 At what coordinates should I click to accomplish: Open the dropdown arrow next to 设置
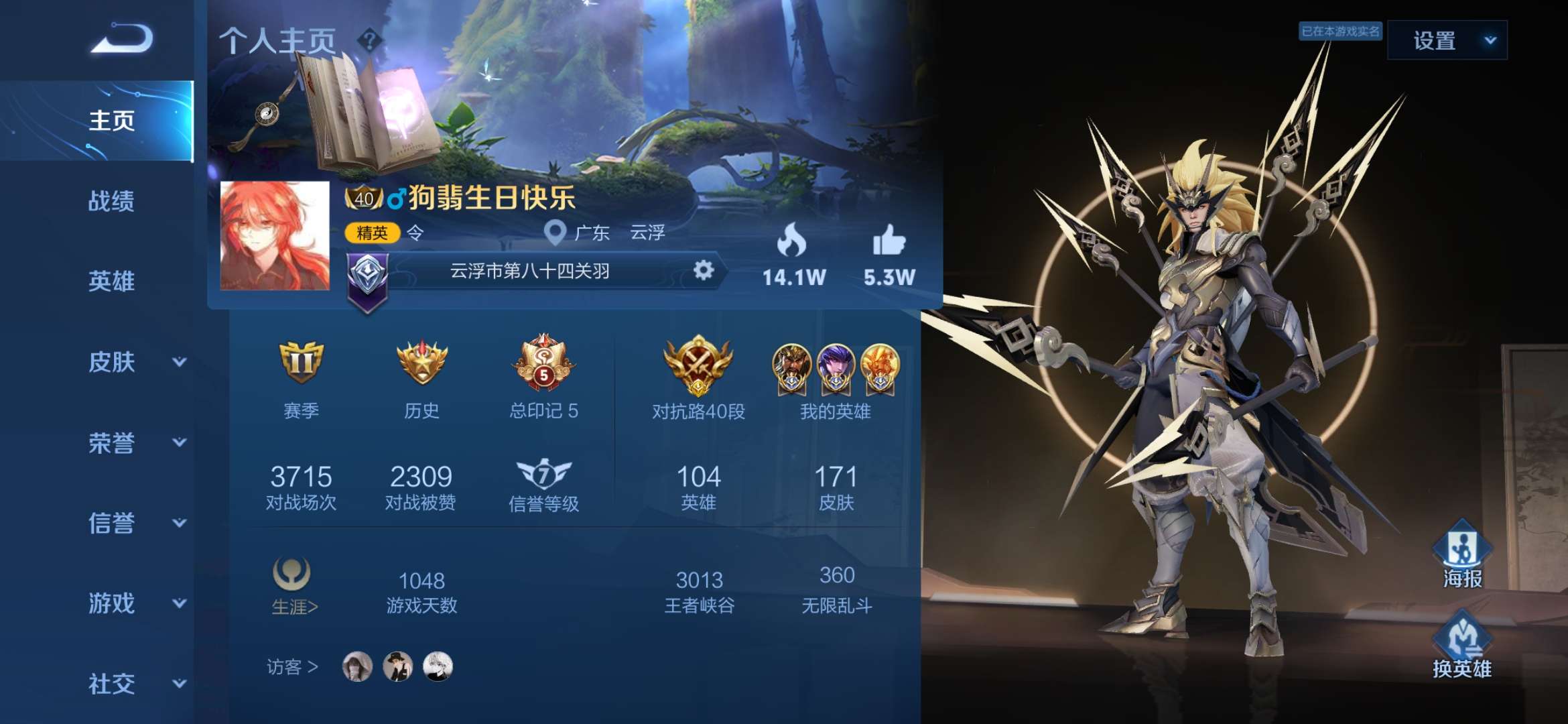(1490, 42)
